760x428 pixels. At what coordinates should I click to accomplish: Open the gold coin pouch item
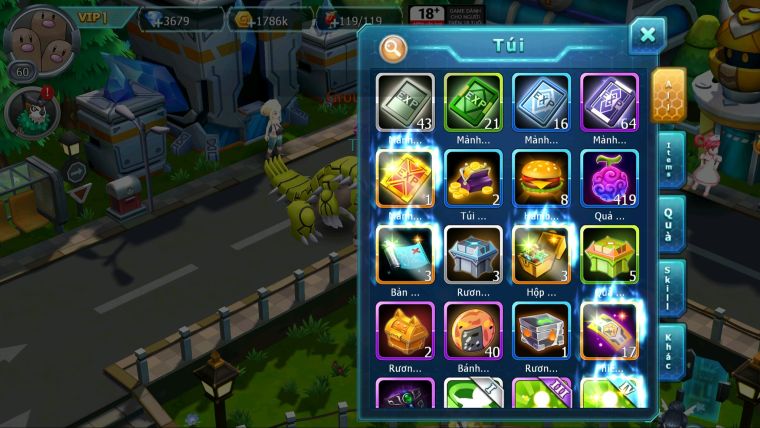coord(473,178)
